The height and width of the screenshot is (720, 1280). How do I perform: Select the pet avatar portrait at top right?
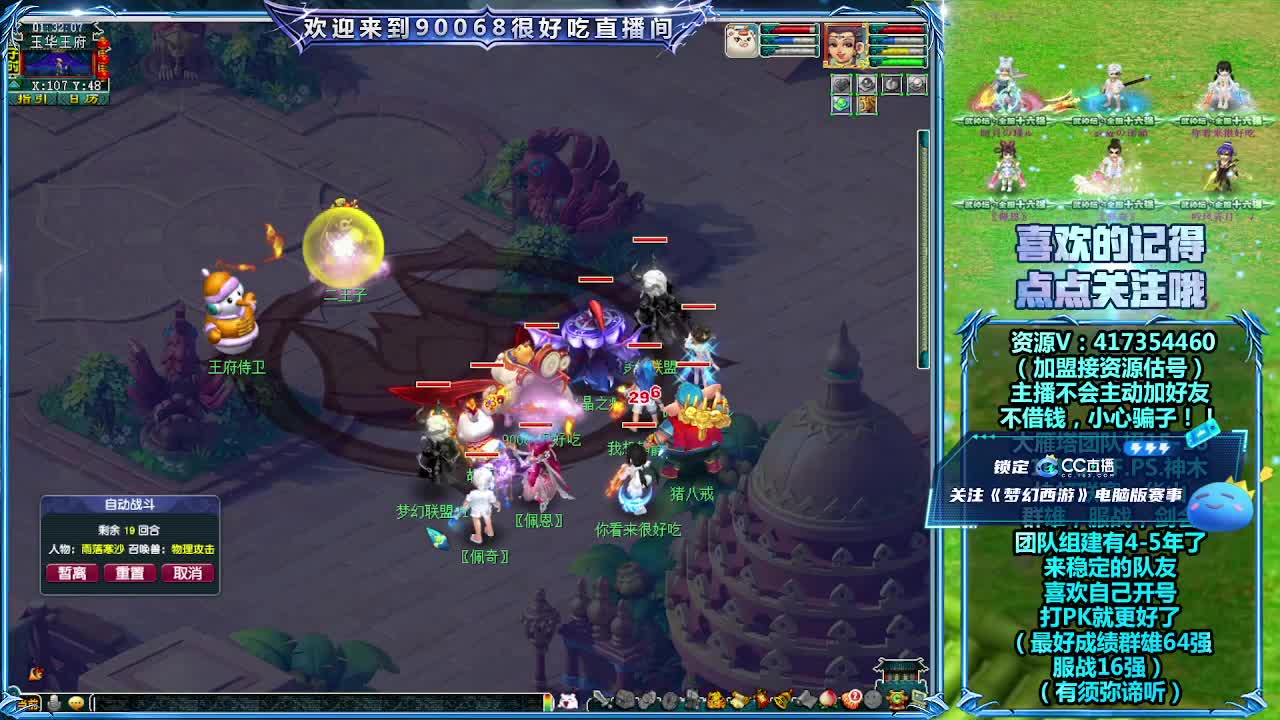click(741, 41)
